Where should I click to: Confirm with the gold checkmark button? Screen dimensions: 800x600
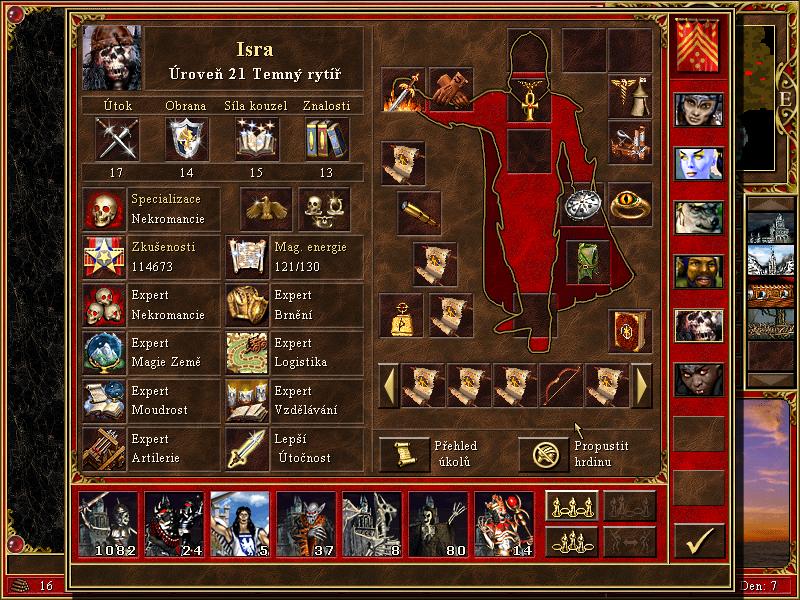[698, 541]
